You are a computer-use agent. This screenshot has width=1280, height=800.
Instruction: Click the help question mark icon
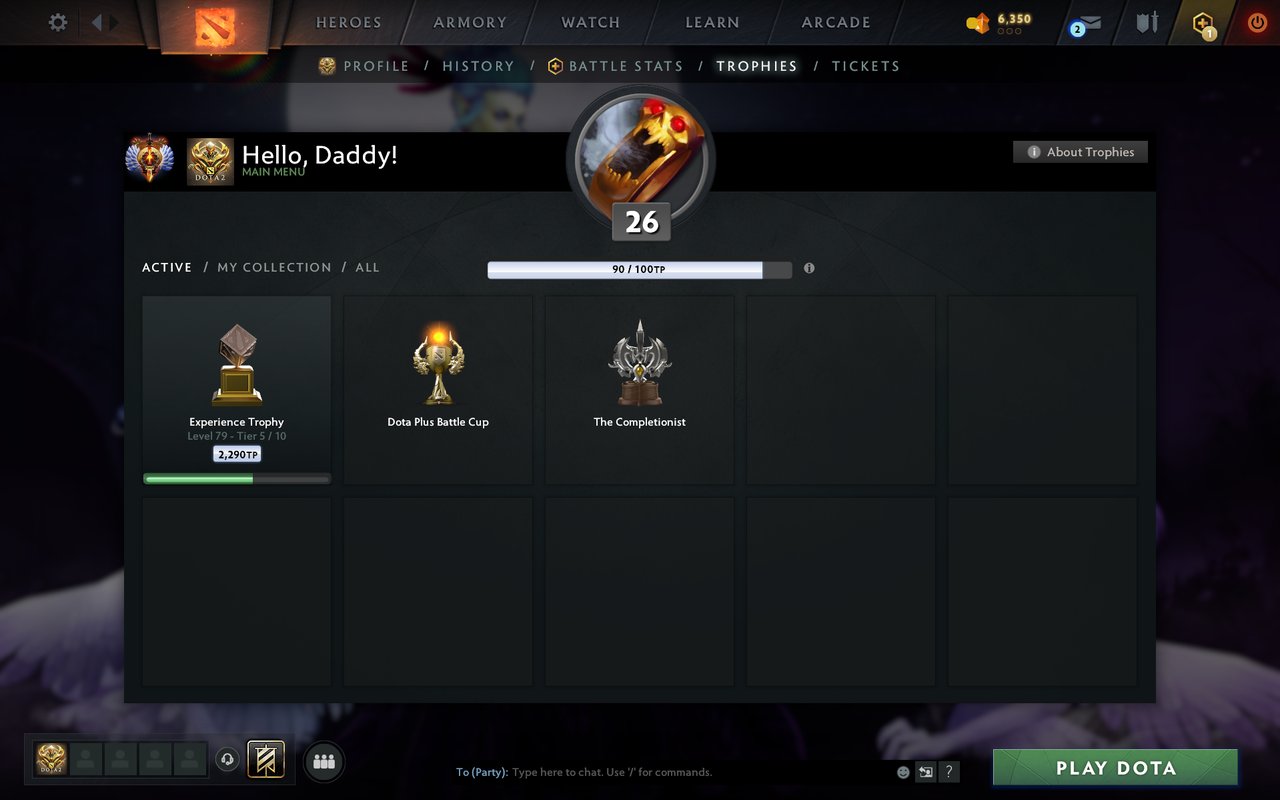pyautogui.click(x=948, y=772)
